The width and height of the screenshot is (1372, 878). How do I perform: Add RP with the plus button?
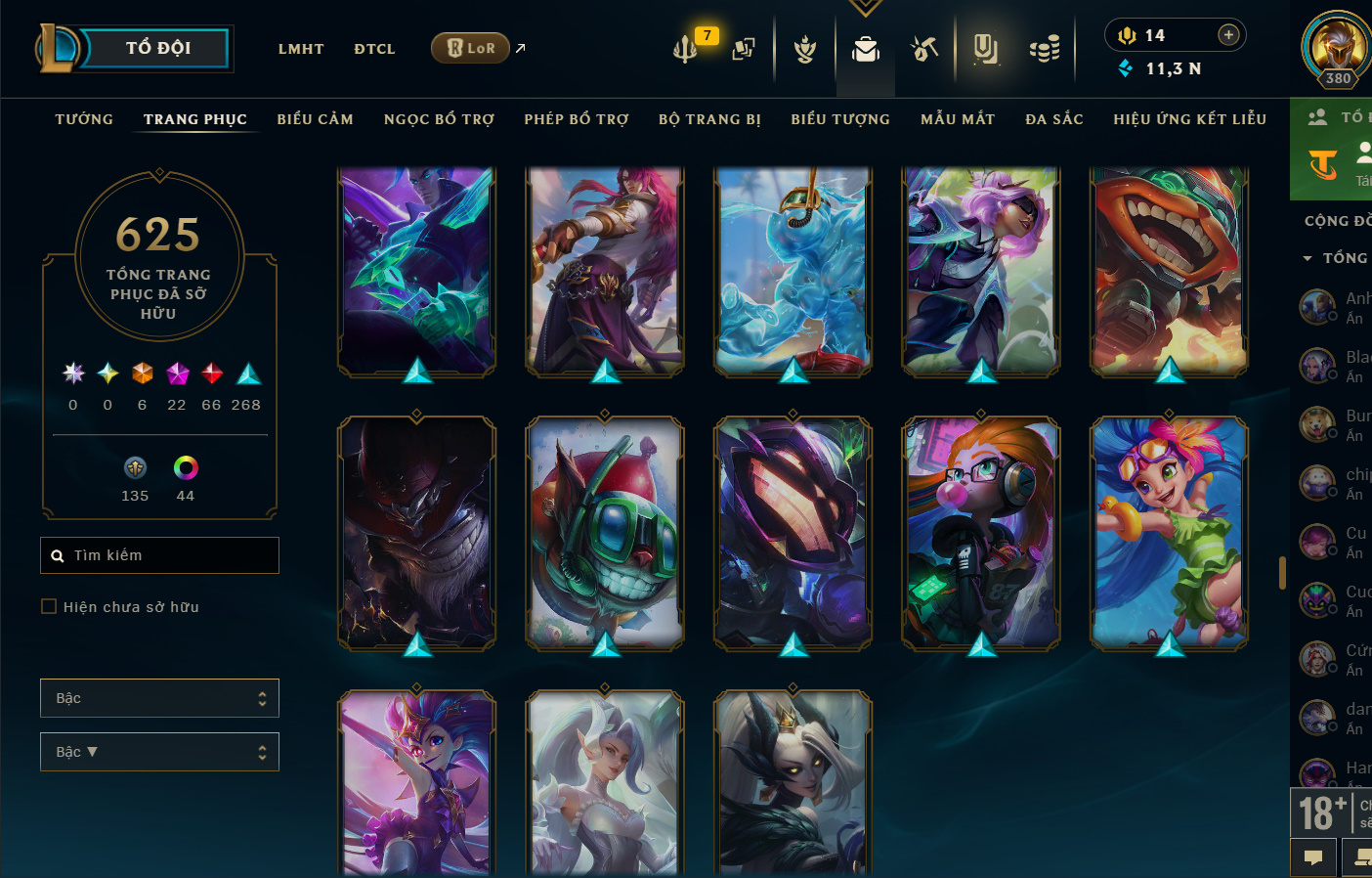point(1228,35)
